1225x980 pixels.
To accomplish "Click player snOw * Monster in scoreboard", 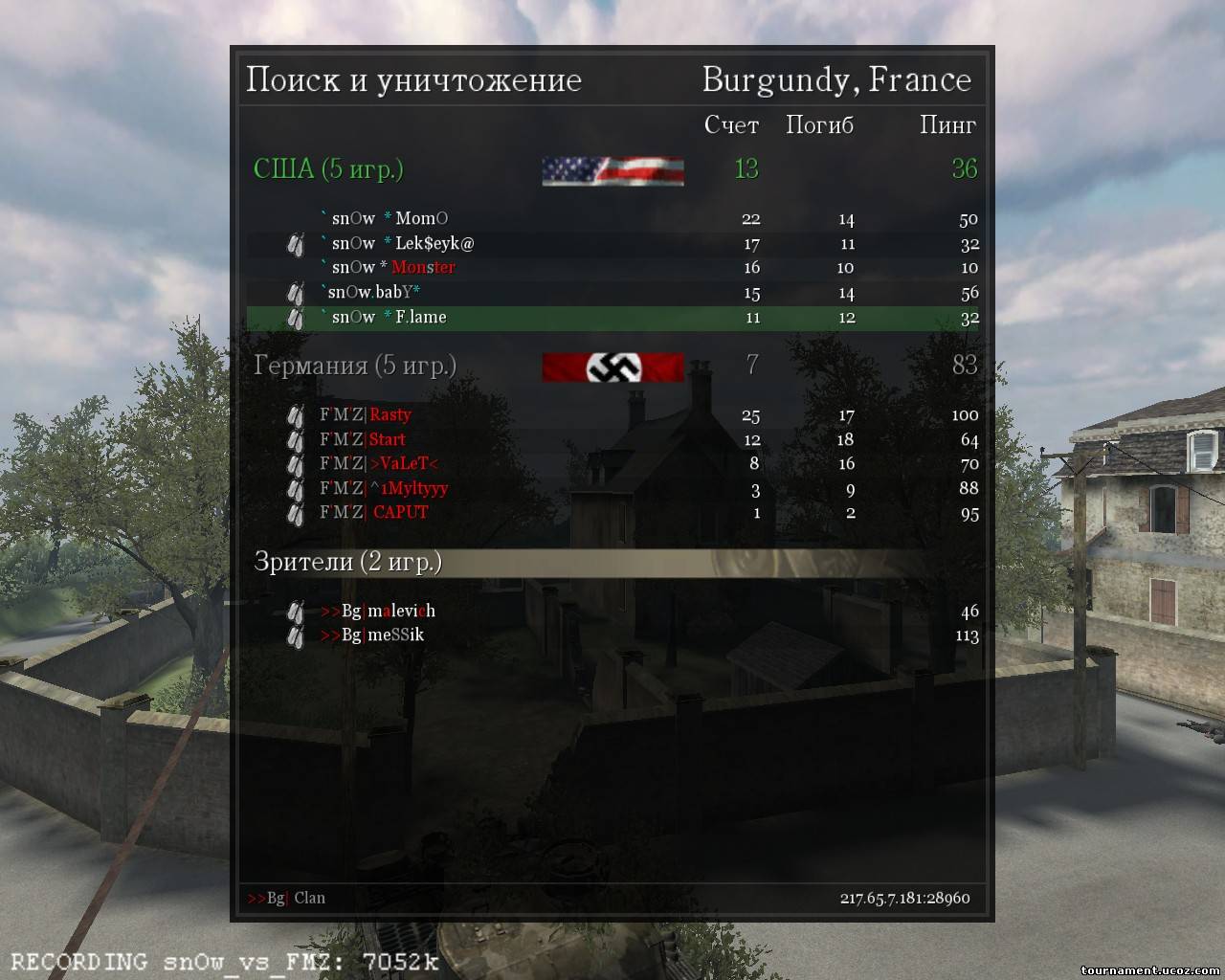I will click(392, 268).
